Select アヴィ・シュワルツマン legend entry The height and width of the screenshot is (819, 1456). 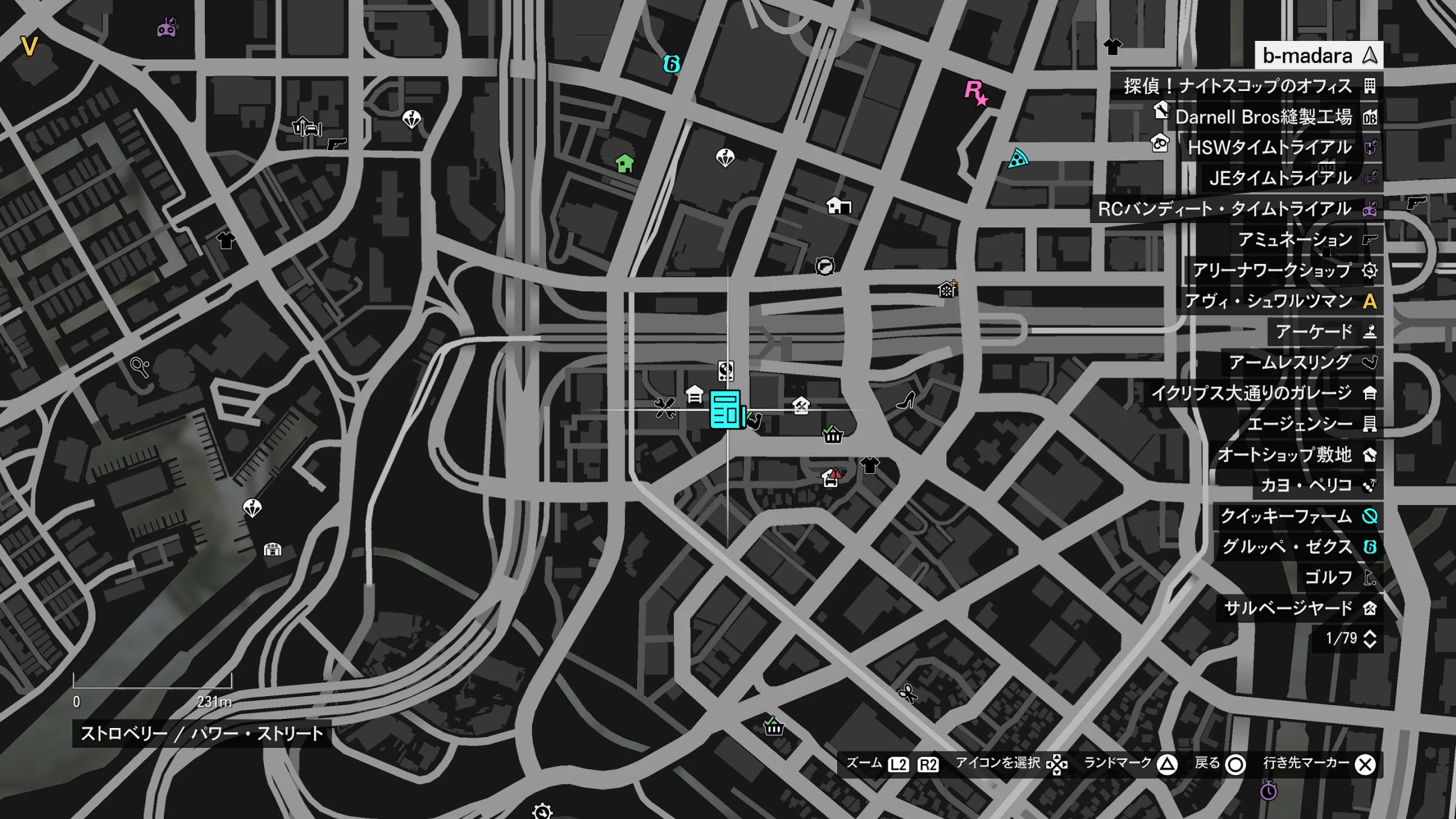point(1279,301)
